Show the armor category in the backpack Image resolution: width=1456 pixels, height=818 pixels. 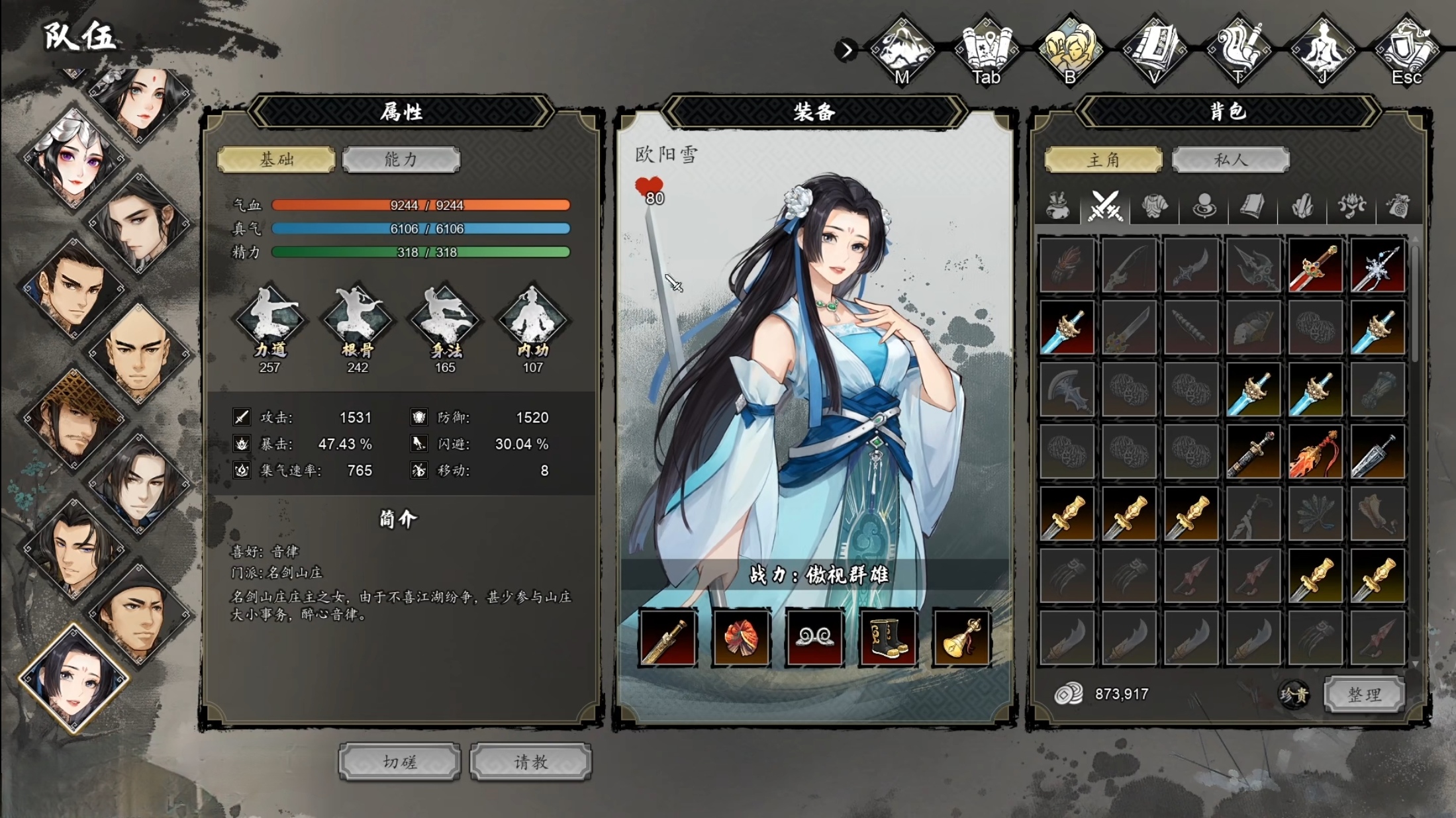tap(1154, 206)
